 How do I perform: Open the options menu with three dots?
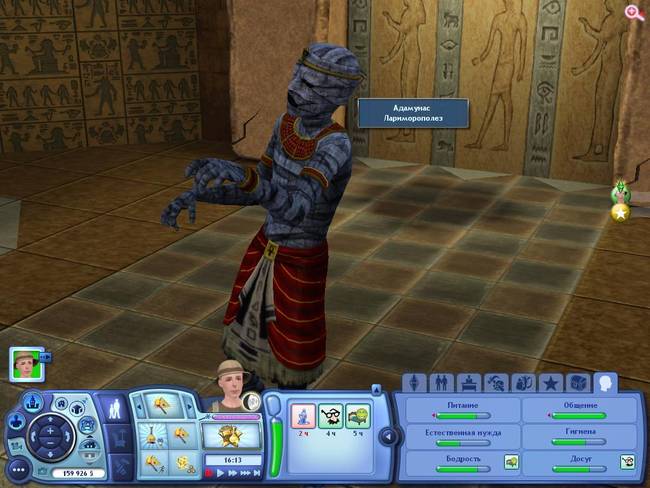pos(16,469)
